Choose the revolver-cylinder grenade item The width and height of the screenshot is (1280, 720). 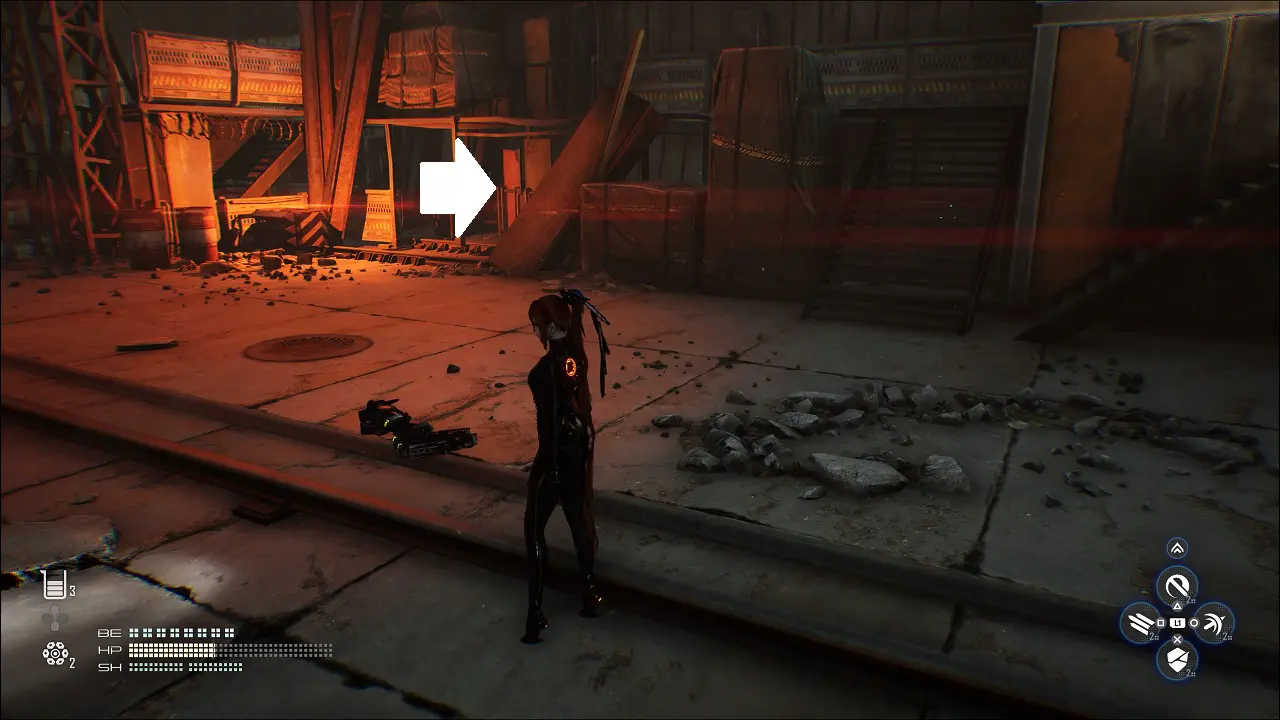(54, 654)
